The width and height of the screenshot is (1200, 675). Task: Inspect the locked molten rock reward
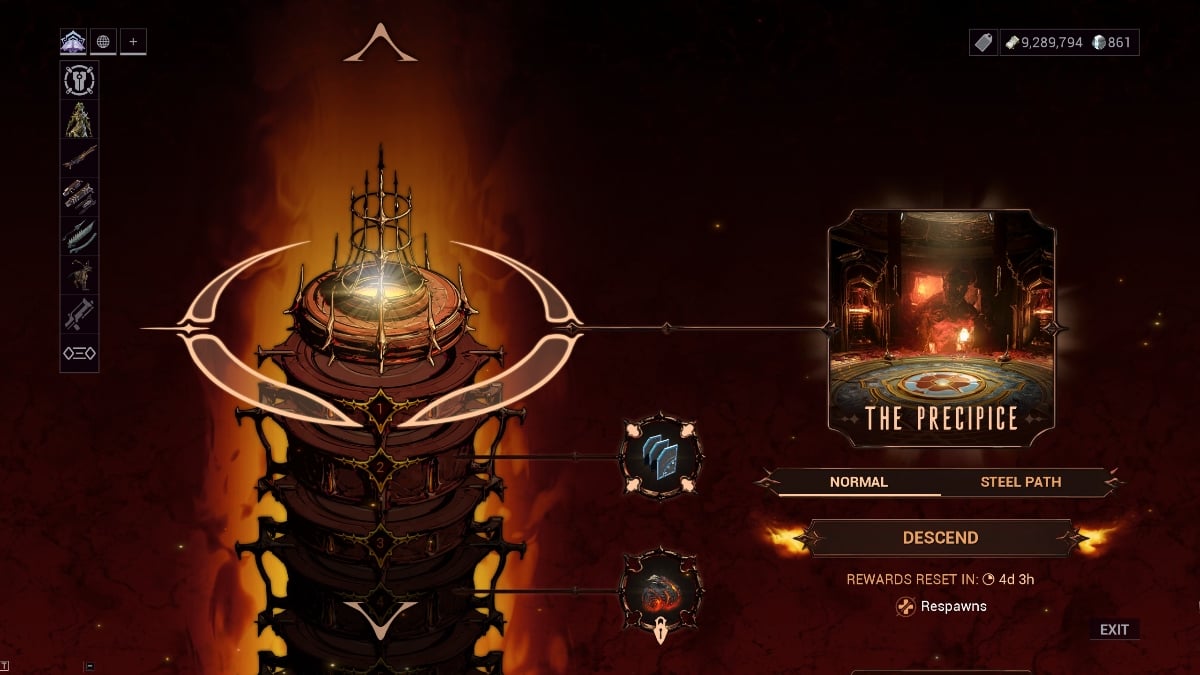(x=660, y=590)
